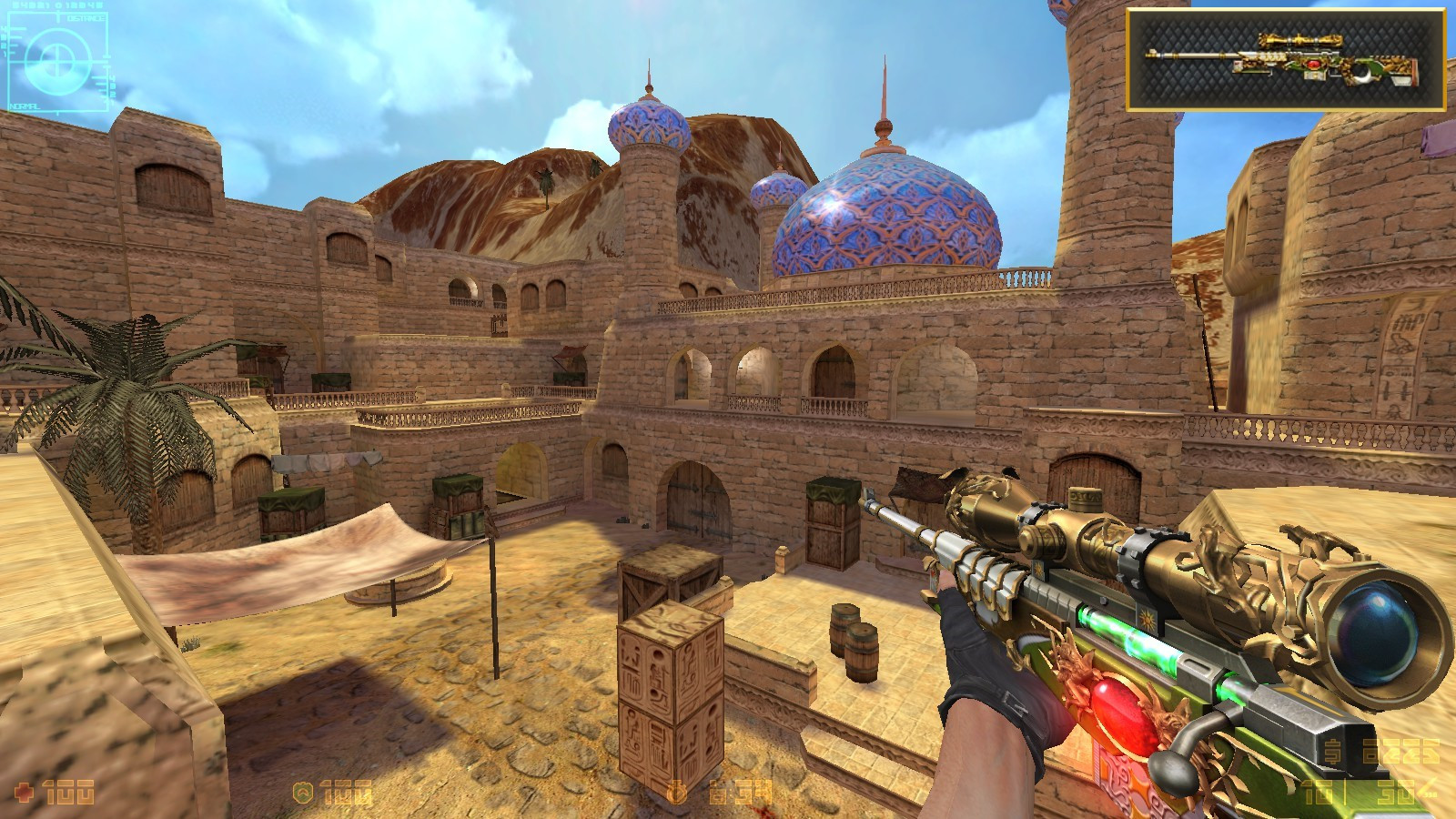
Task: Click the NORMAL mode indicator on the rangefinder
Action: (25, 106)
